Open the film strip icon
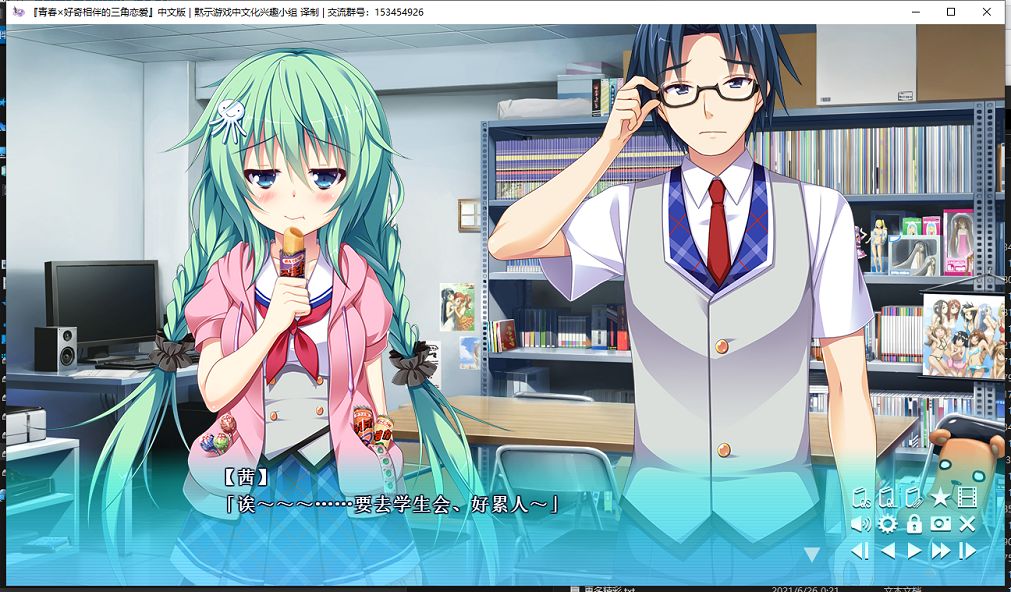1011x592 pixels. 967,497
